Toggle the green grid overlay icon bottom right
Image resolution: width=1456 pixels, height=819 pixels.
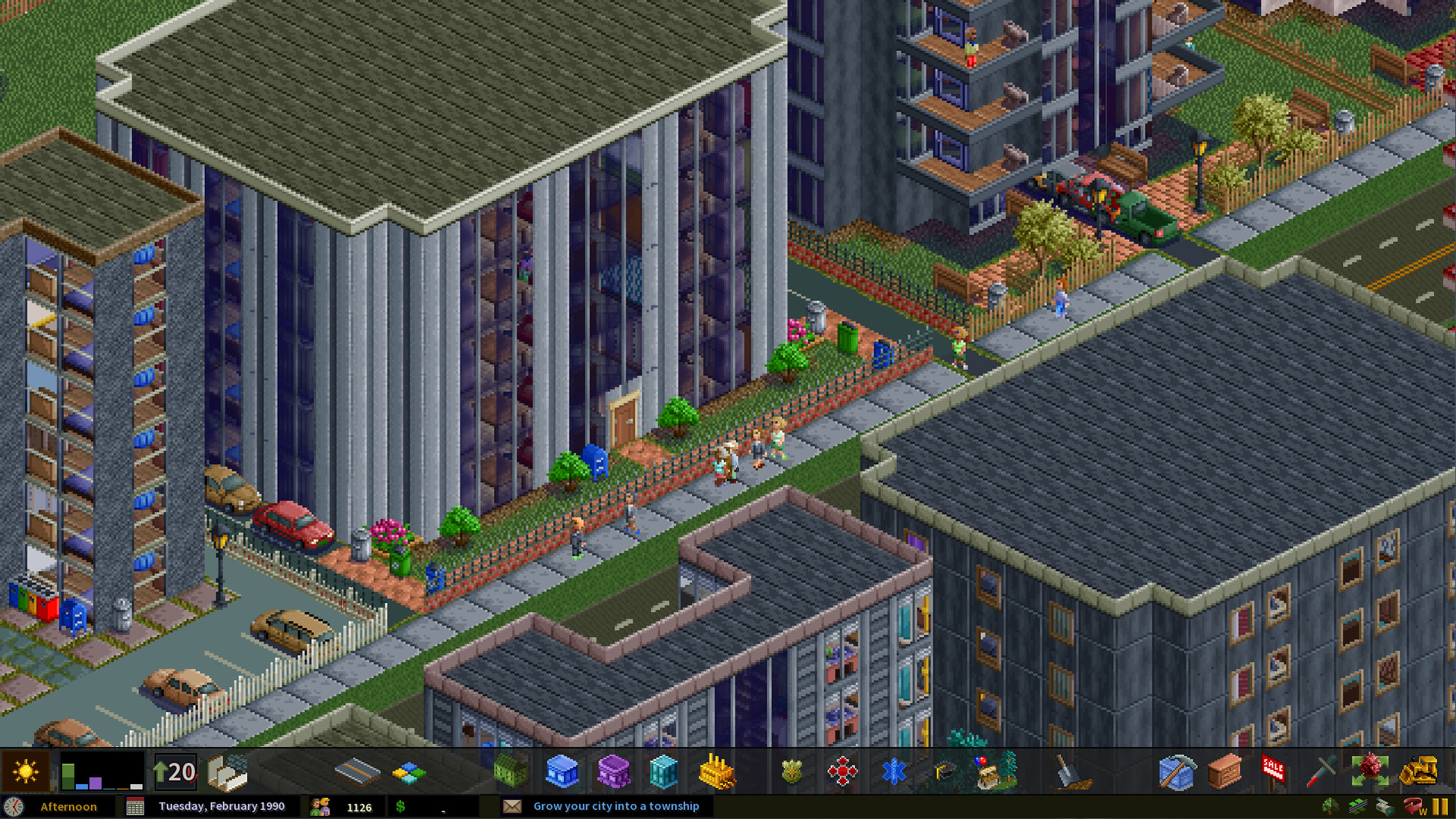(x=1357, y=805)
